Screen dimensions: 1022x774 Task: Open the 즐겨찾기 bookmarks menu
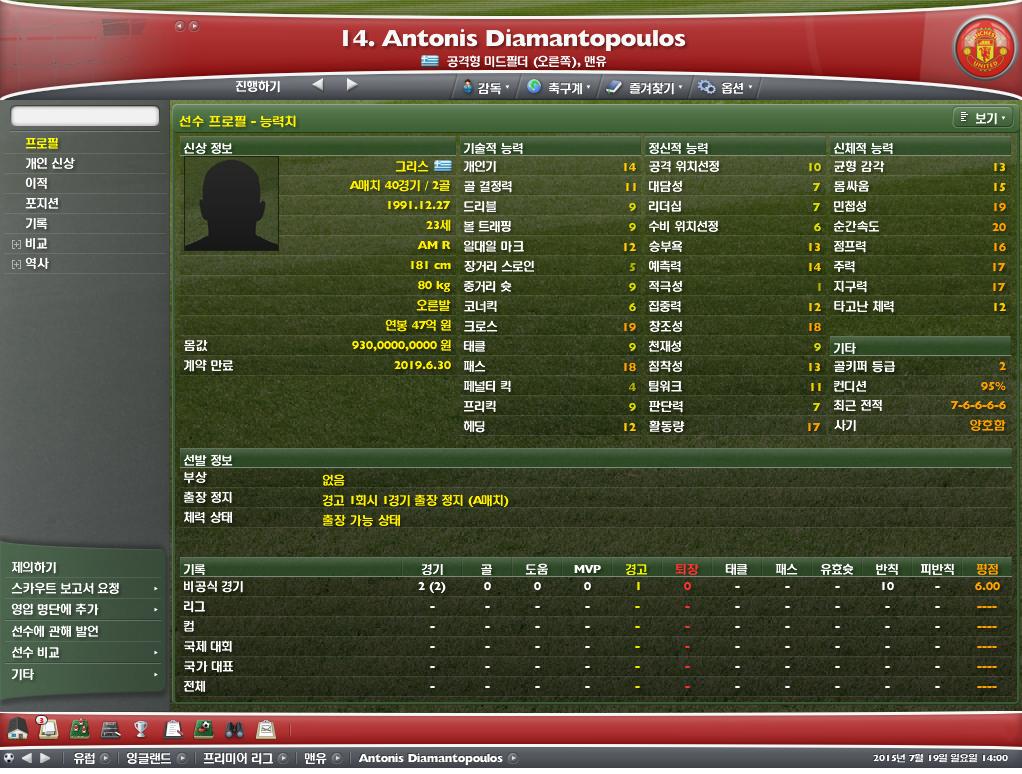[x=646, y=88]
